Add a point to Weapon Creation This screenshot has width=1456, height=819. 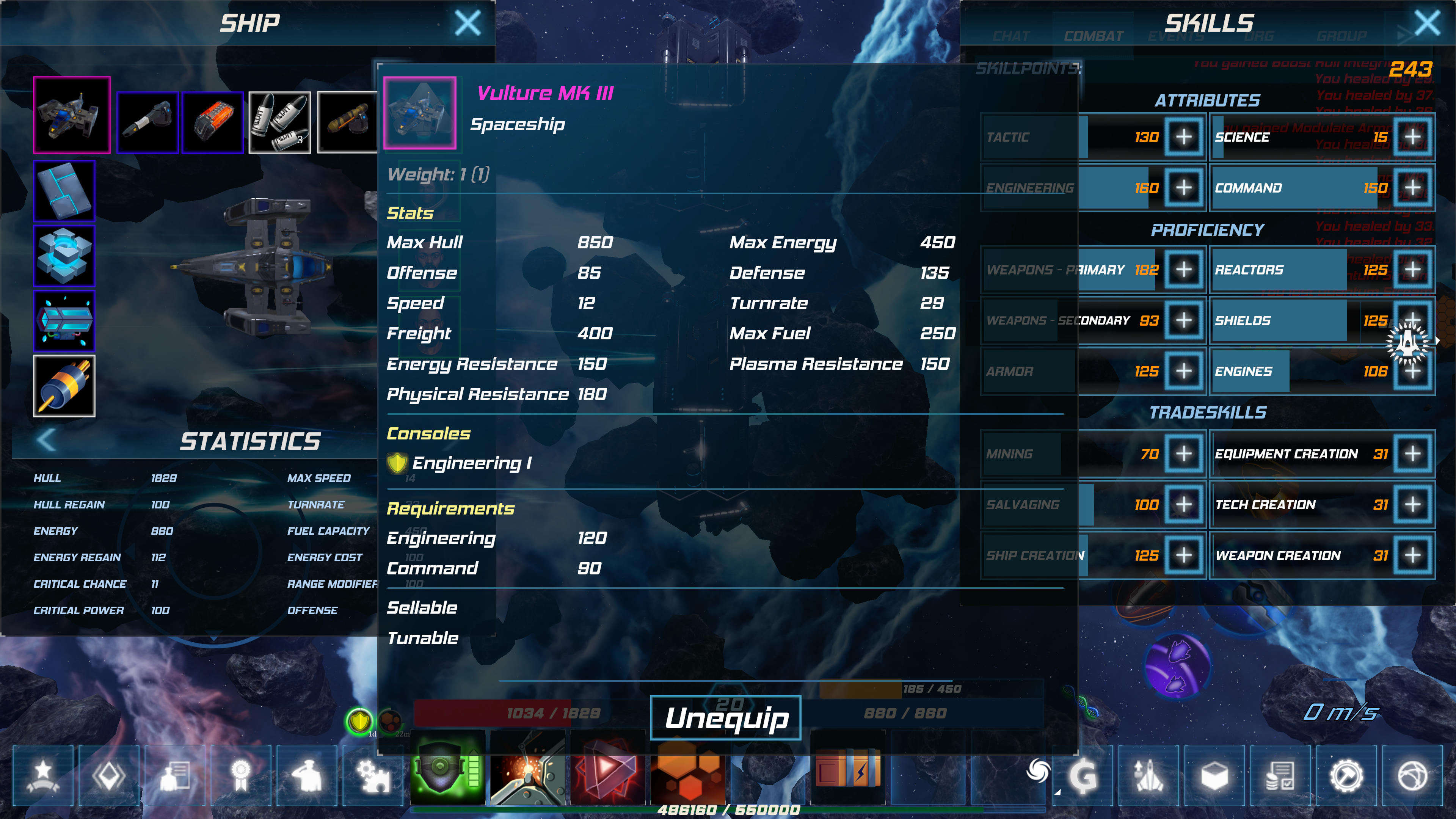click(x=1412, y=555)
